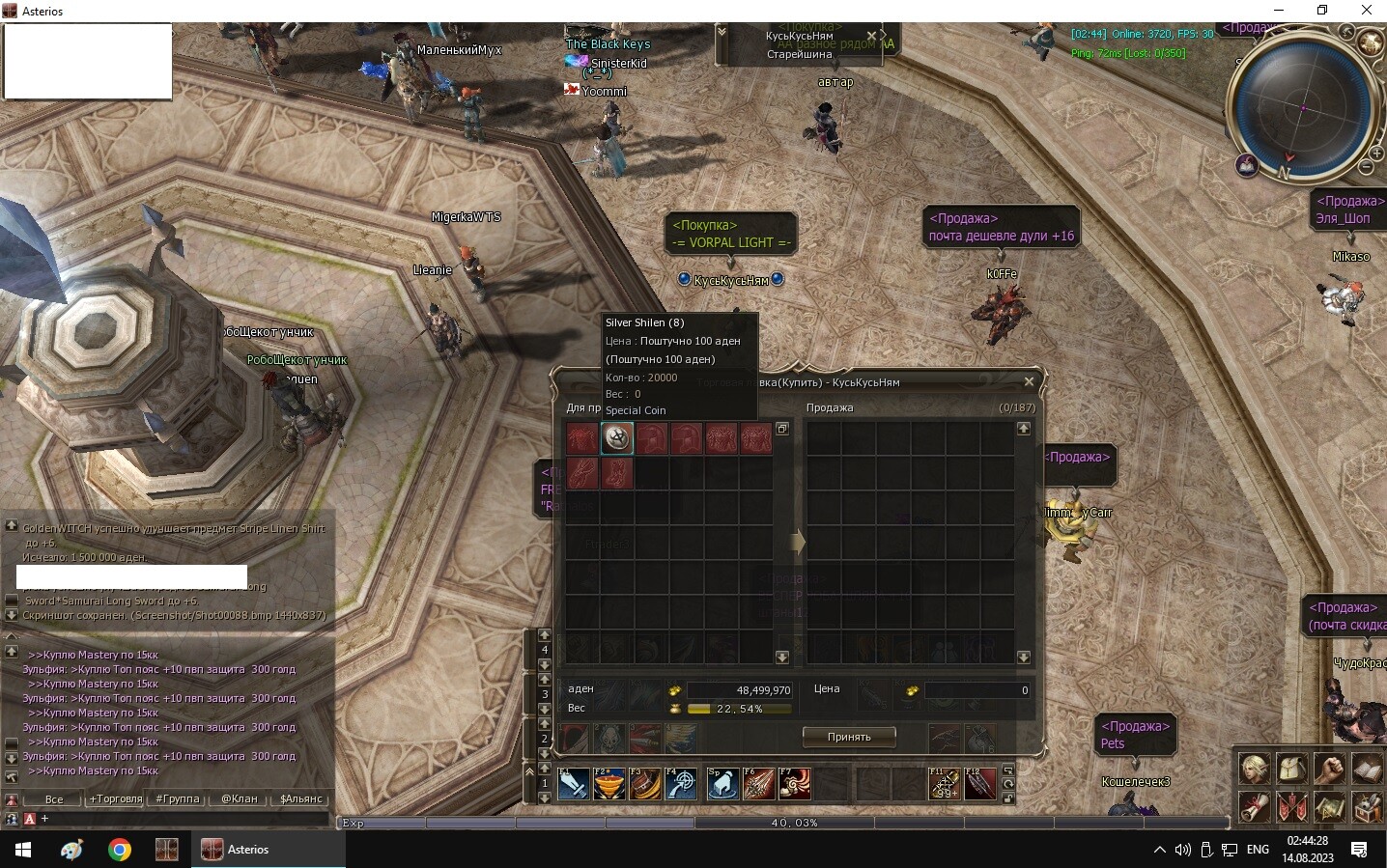Select the red boots item slot
This screenshot has width=1387, height=868.
(616, 473)
